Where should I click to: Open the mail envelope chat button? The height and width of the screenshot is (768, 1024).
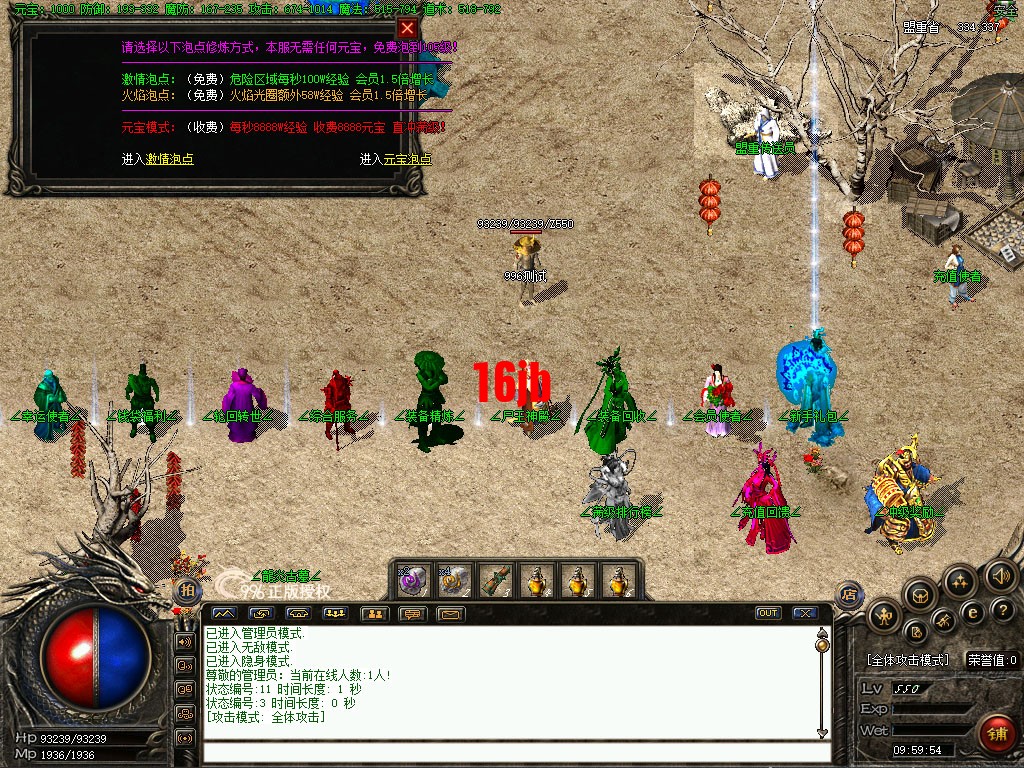point(451,613)
